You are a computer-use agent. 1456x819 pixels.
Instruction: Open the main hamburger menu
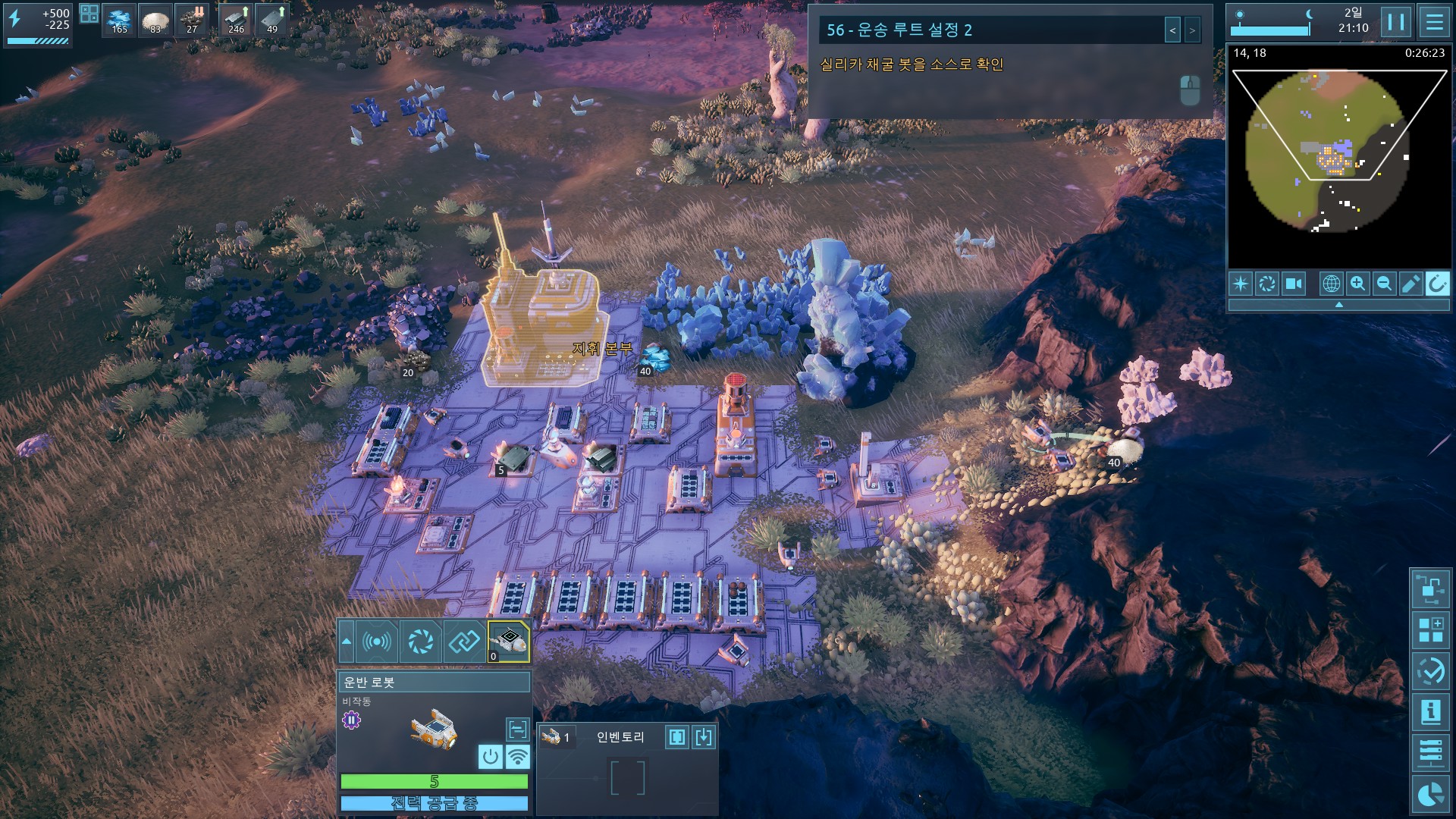pyautogui.click(x=1434, y=22)
